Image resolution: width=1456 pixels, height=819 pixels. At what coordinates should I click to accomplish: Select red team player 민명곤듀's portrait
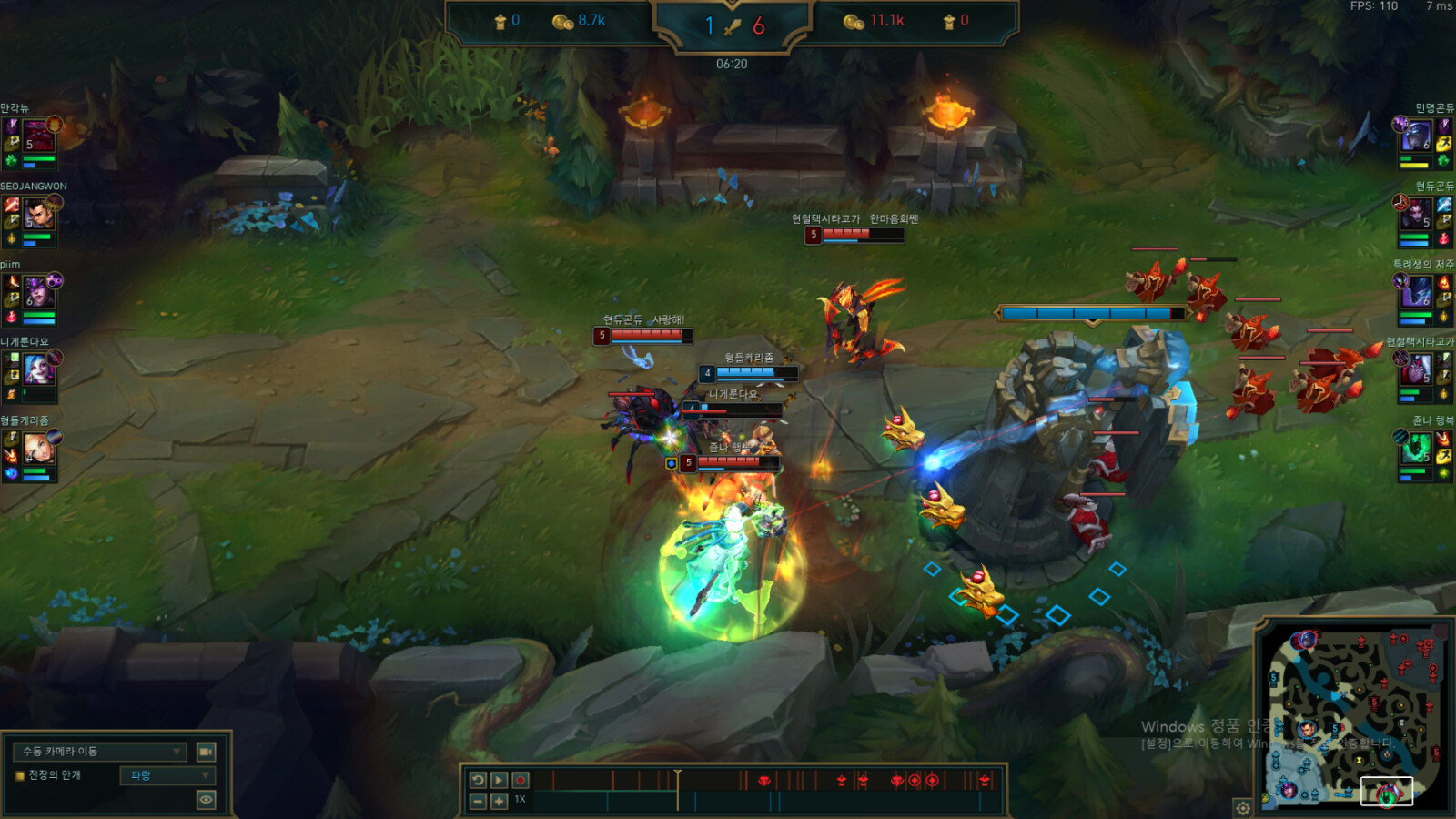click(1415, 136)
